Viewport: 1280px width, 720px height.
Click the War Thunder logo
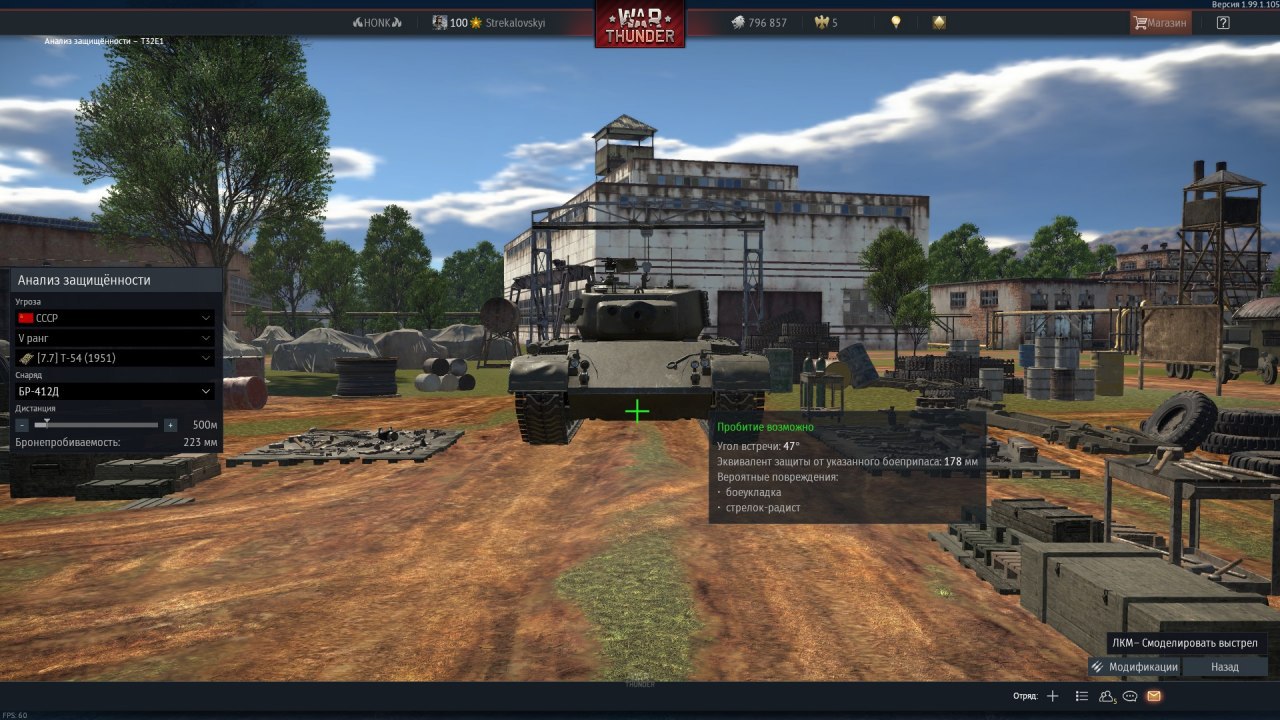(x=640, y=25)
